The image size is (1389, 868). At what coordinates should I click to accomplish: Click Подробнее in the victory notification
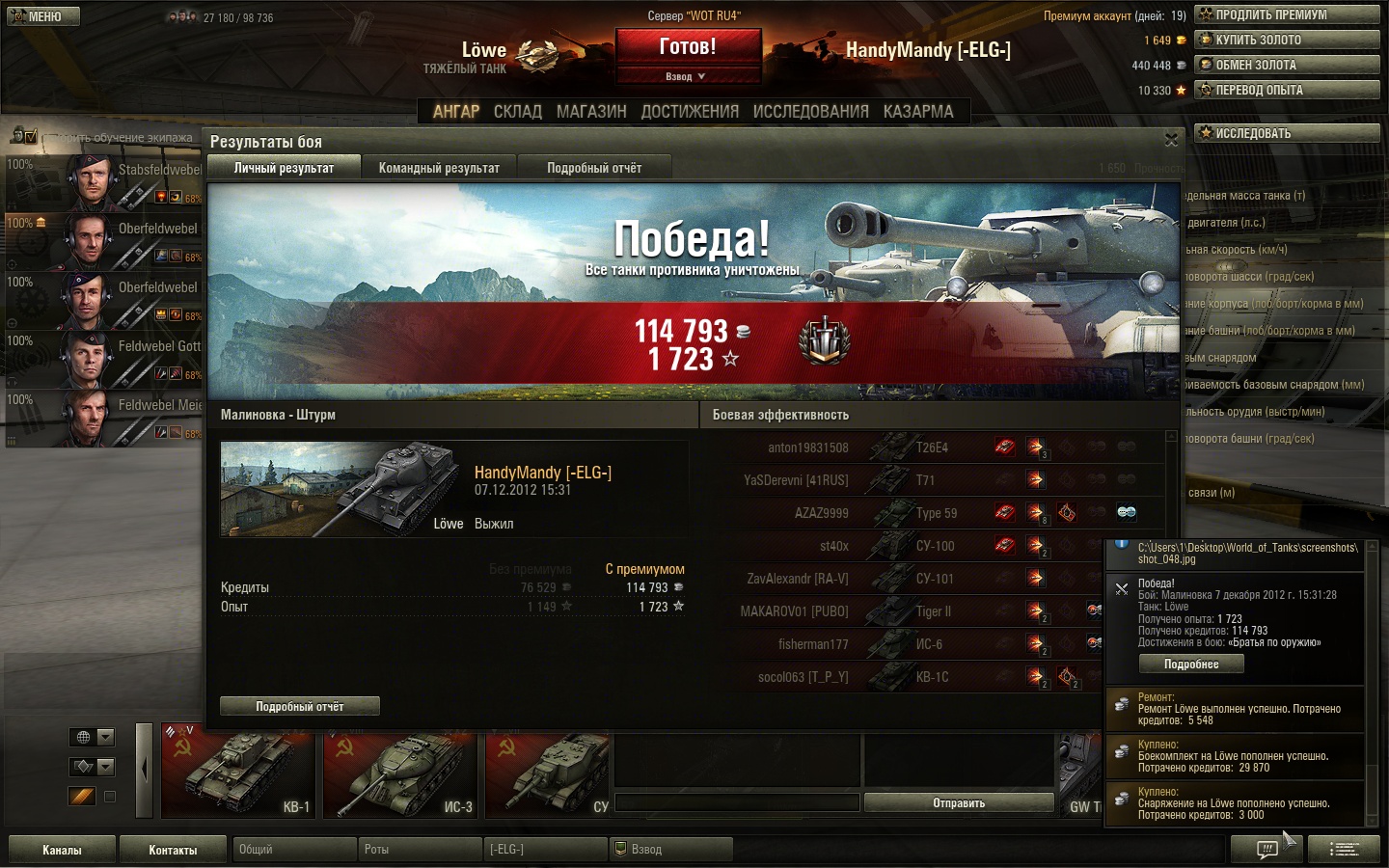(x=1191, y=664)
